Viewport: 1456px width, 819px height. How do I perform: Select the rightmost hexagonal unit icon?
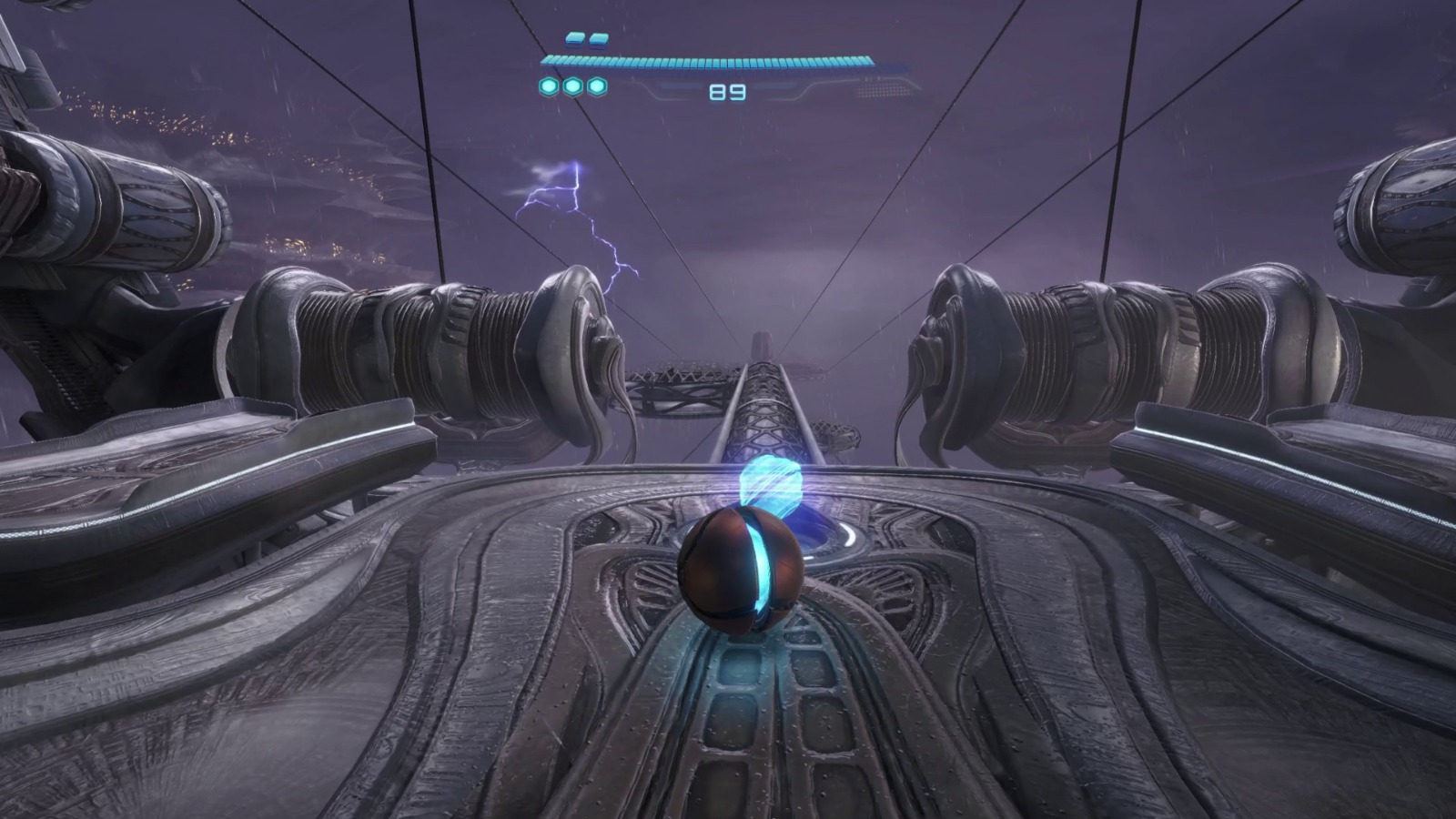coord(595,86)
